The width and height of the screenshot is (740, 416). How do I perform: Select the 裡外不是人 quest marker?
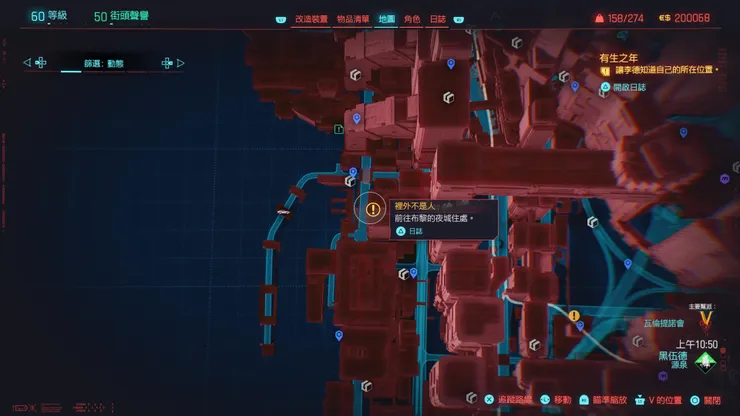point(373,210)
